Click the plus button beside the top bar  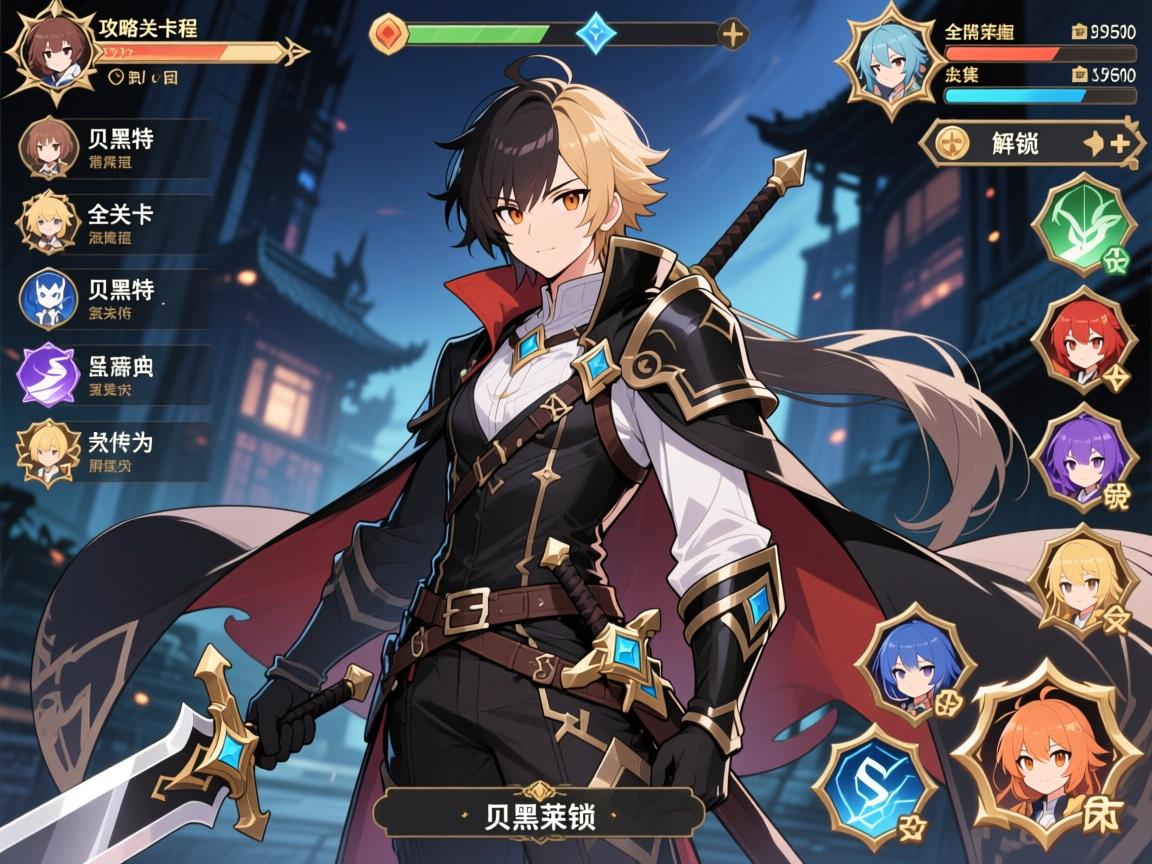tap(733, 34)
